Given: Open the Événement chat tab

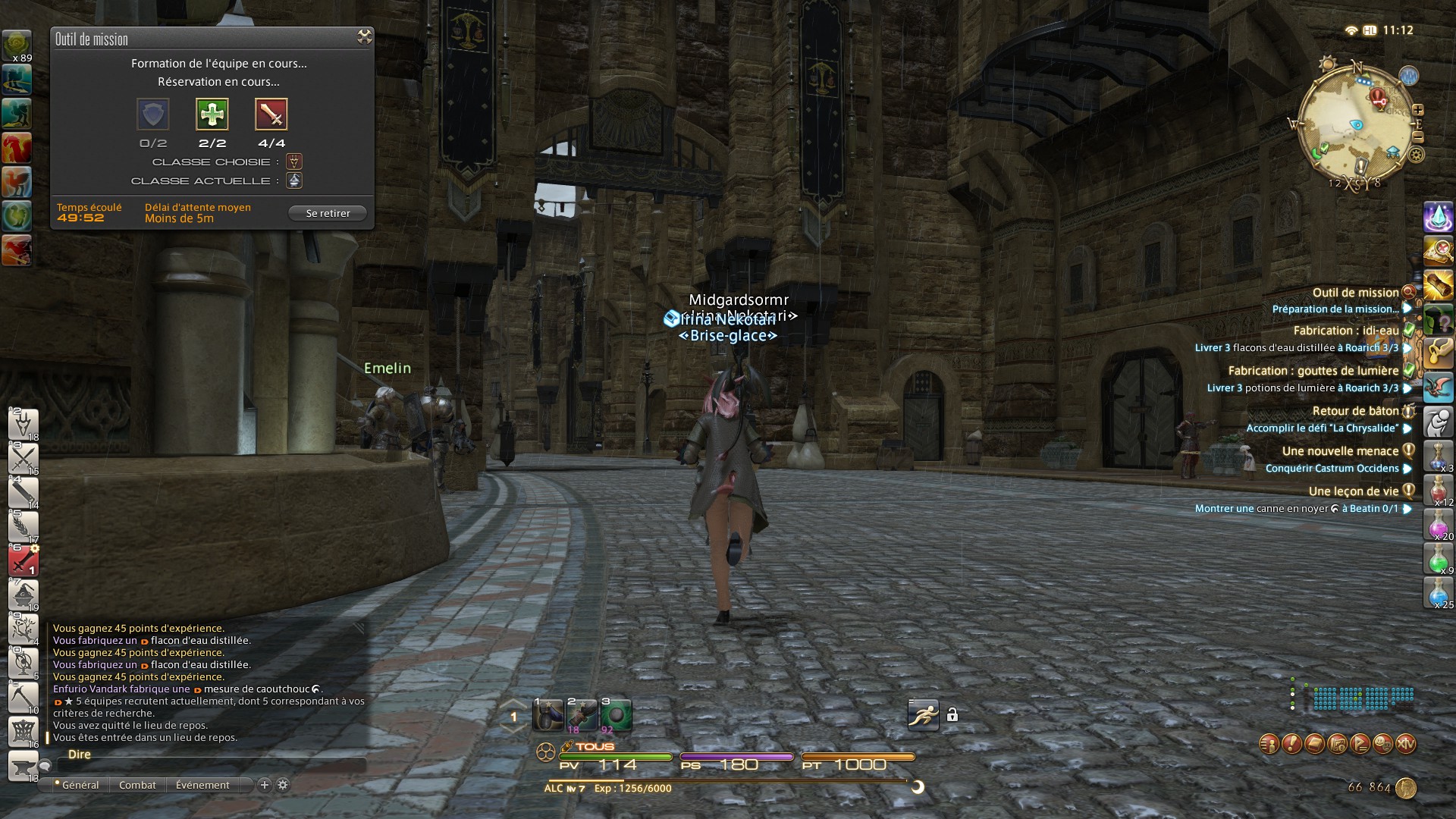Looking at the screenshot, I should [202, 786].
